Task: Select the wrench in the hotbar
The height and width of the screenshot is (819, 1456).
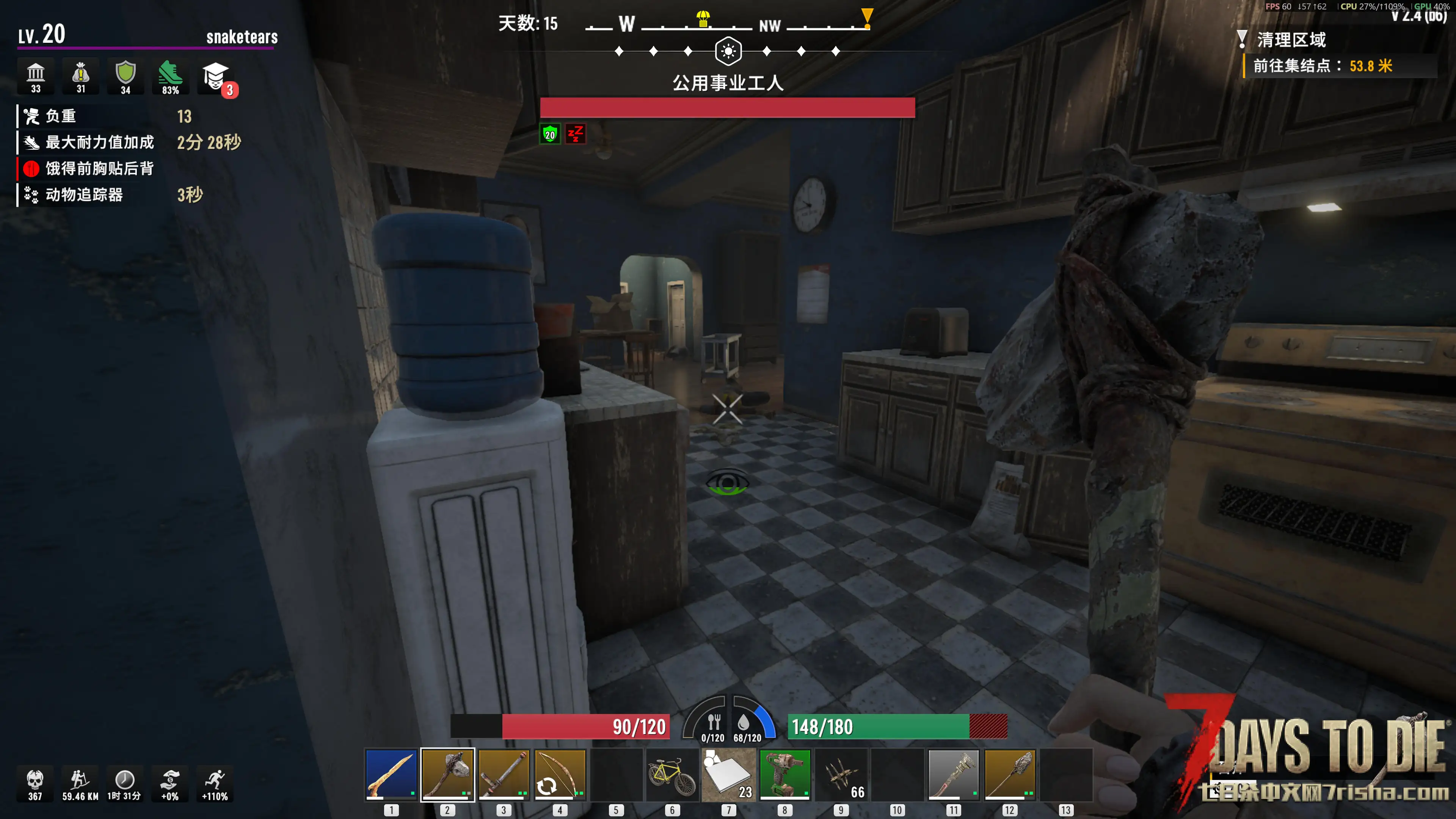Action: pos(953,774)
